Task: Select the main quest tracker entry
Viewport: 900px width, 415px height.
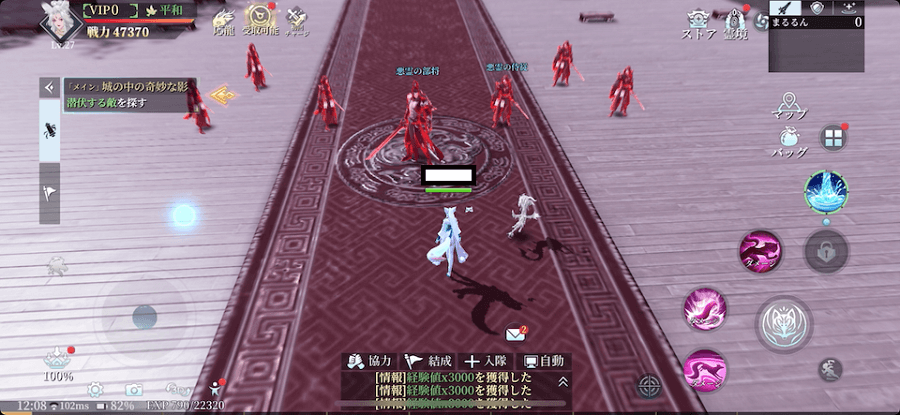Action: tap(128, 95)
